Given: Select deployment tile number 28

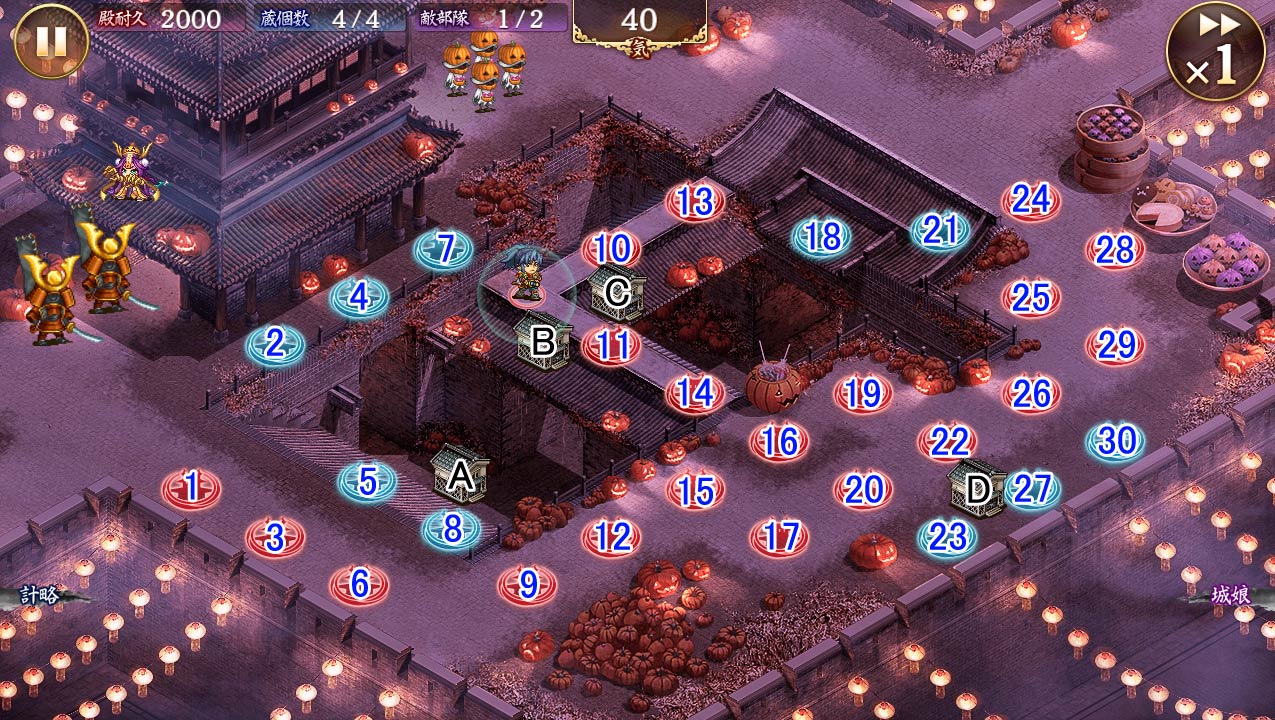Looking at the screenshot, I should coord(1115,250).
